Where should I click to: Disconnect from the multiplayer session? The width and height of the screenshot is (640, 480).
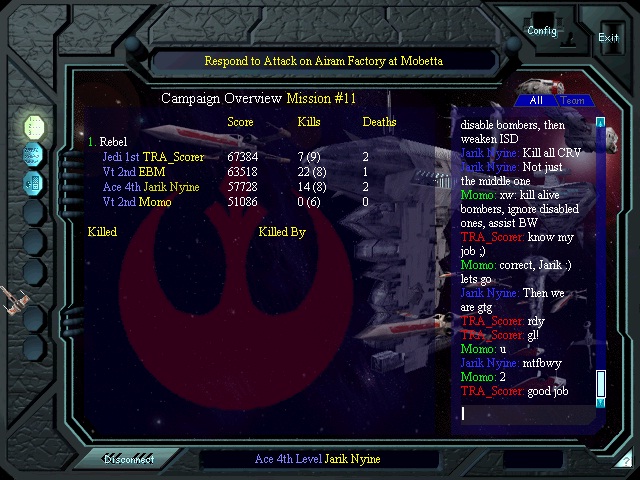coord(130,459)
